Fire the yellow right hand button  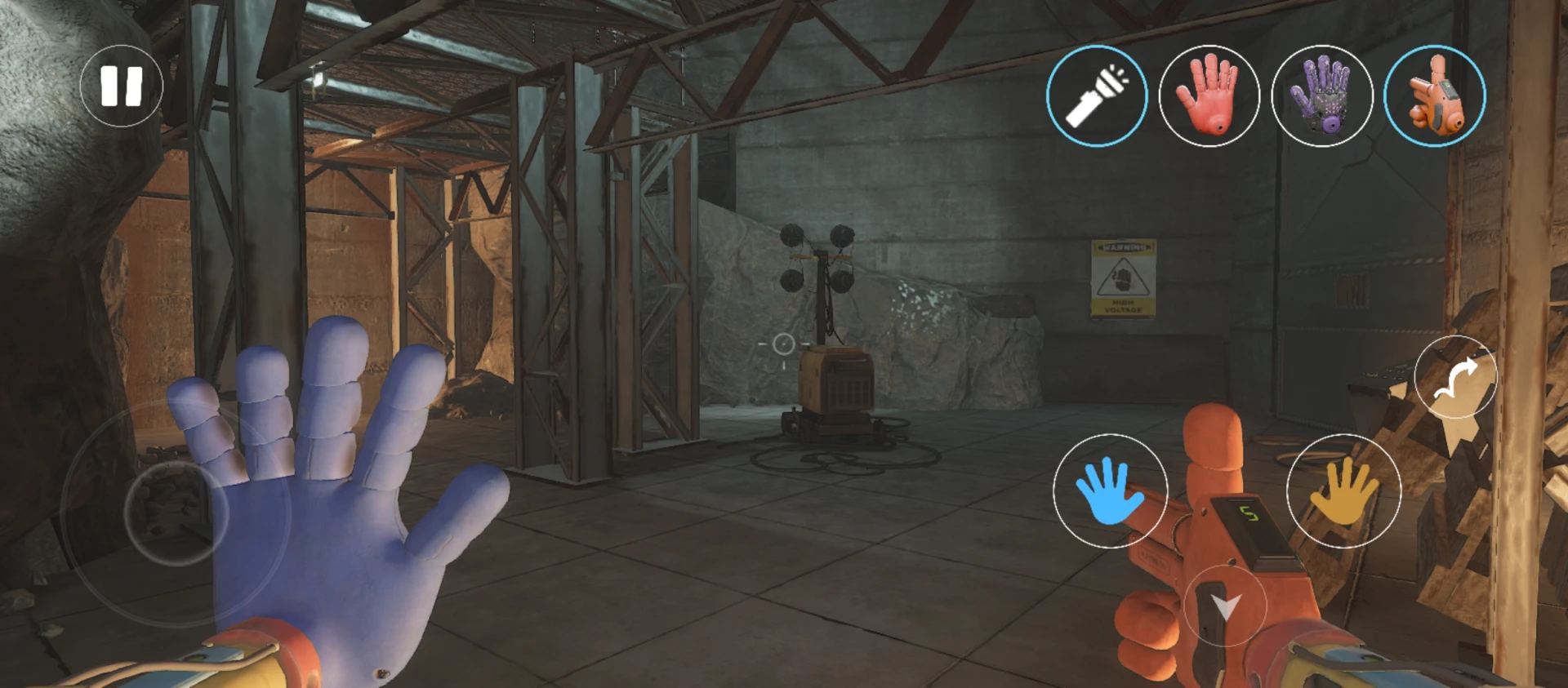coord(1343,491)
